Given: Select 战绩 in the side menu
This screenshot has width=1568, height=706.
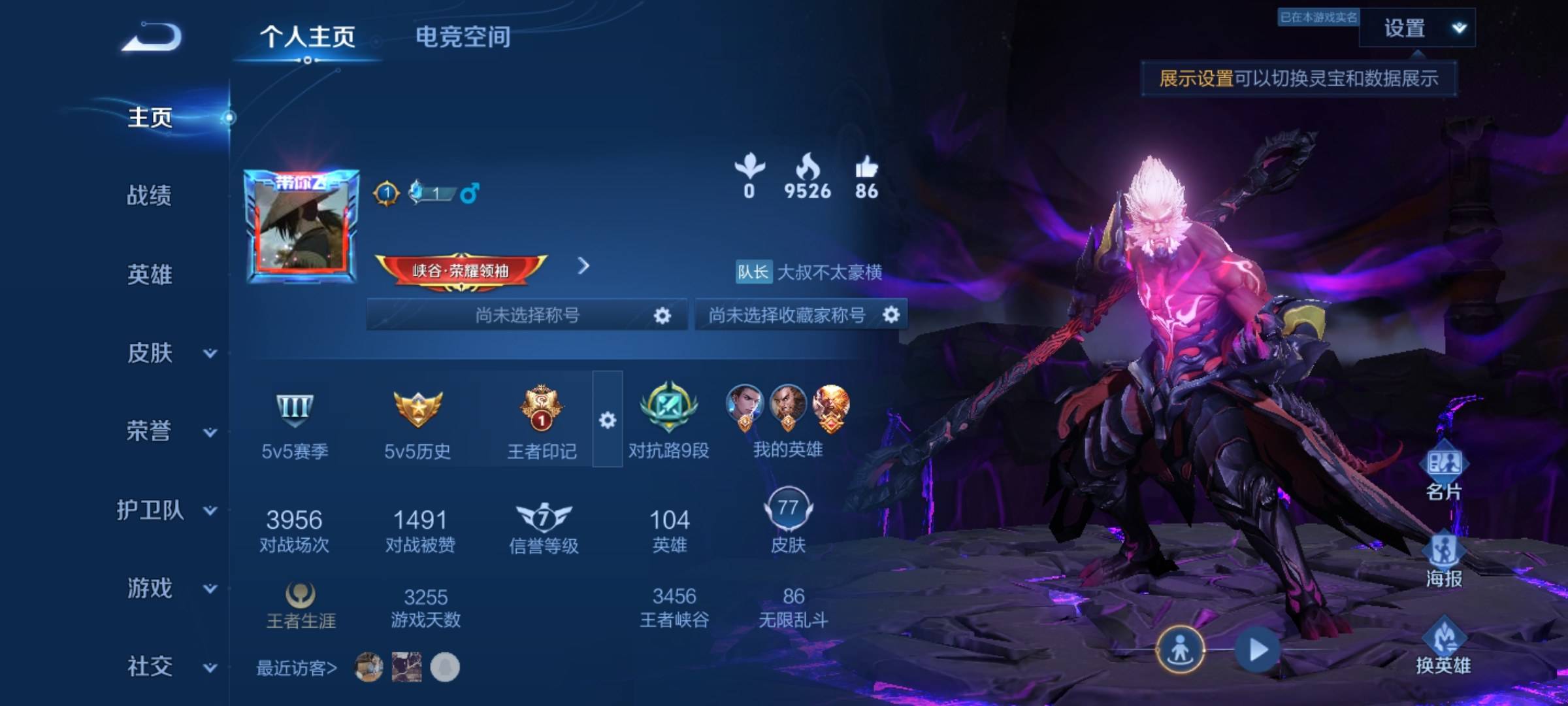Looking at the screenshot, I should 149,195.
